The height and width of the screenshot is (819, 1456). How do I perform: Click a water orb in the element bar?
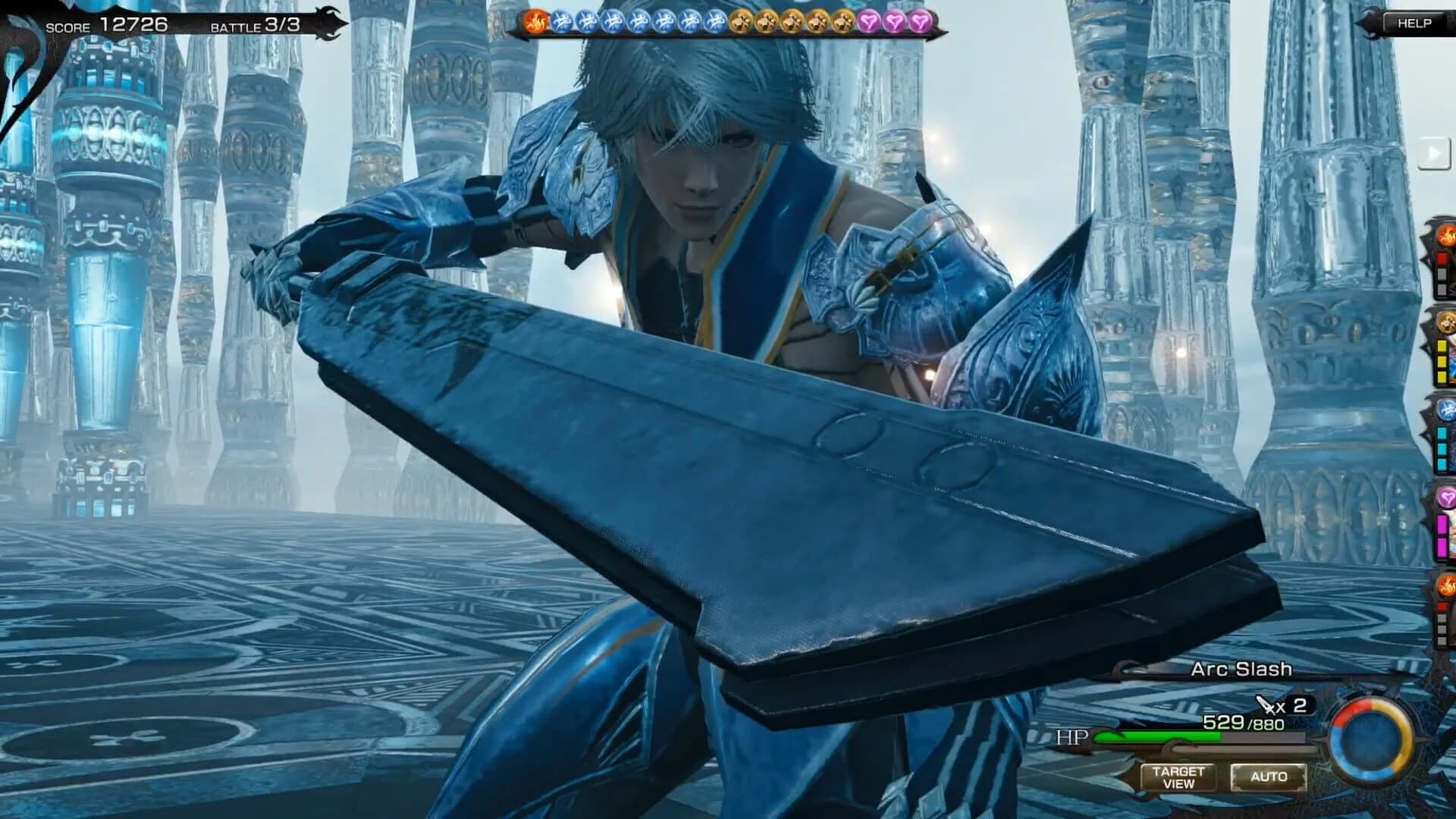click(x=561, y=21)
